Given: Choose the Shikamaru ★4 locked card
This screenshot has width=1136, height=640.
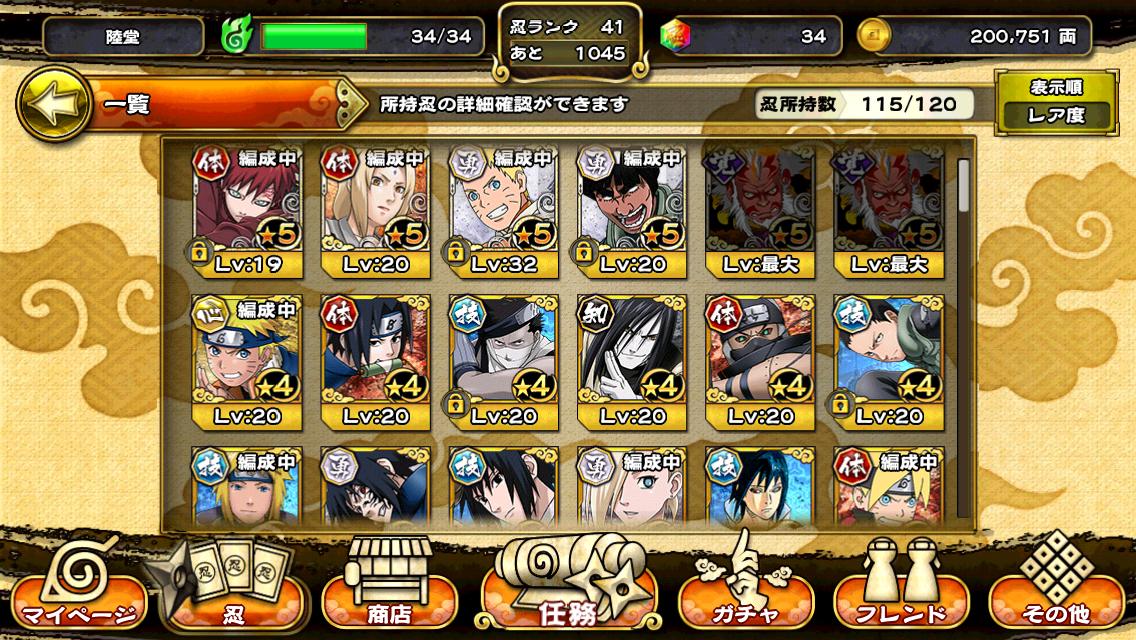Looking at the screenshot, I should point(887,362).
